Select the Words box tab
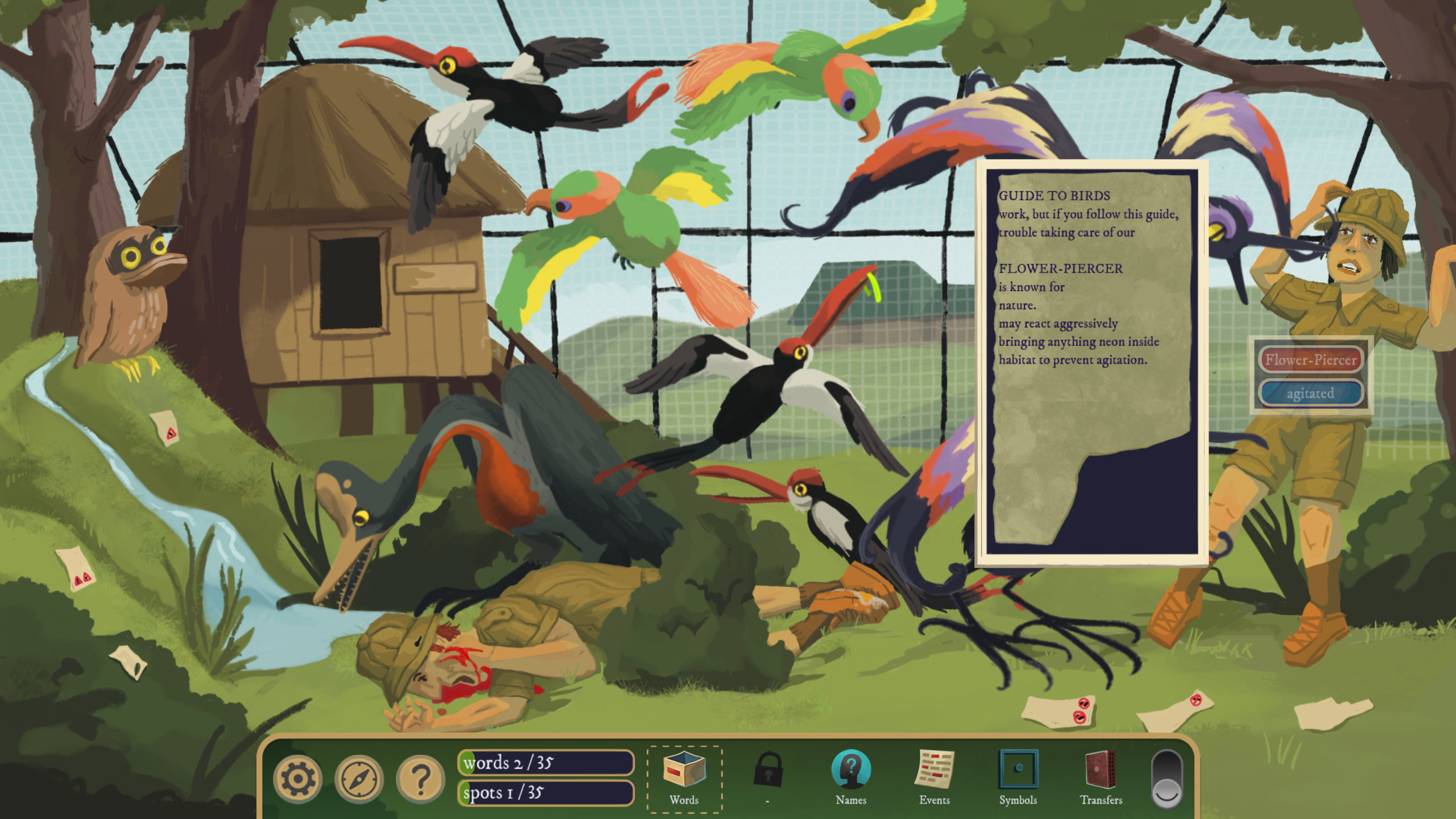 pos(684,779)
